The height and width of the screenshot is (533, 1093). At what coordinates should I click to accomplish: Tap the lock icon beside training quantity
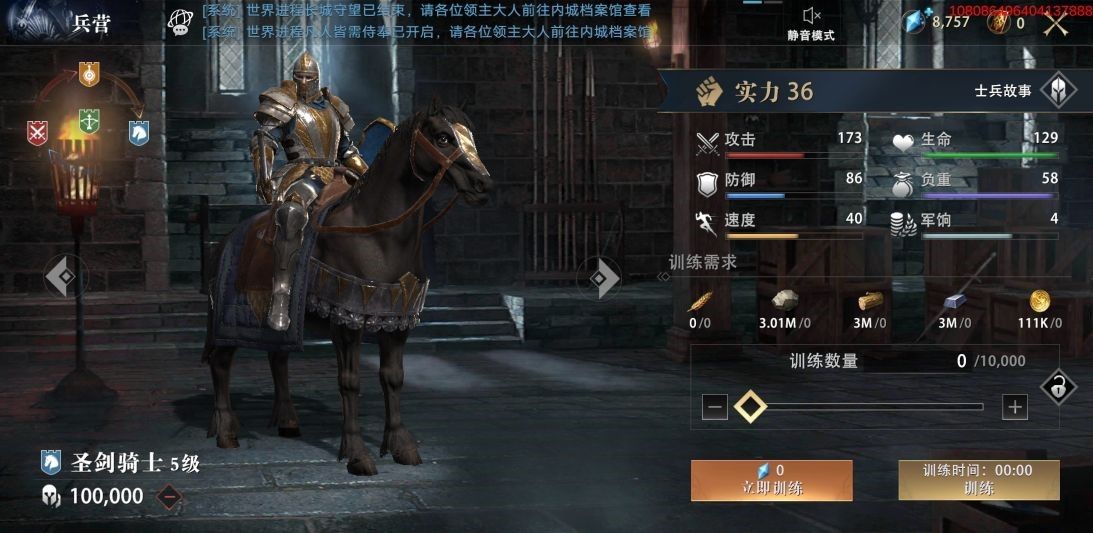pyautogui.click(x=1059, y=387)
